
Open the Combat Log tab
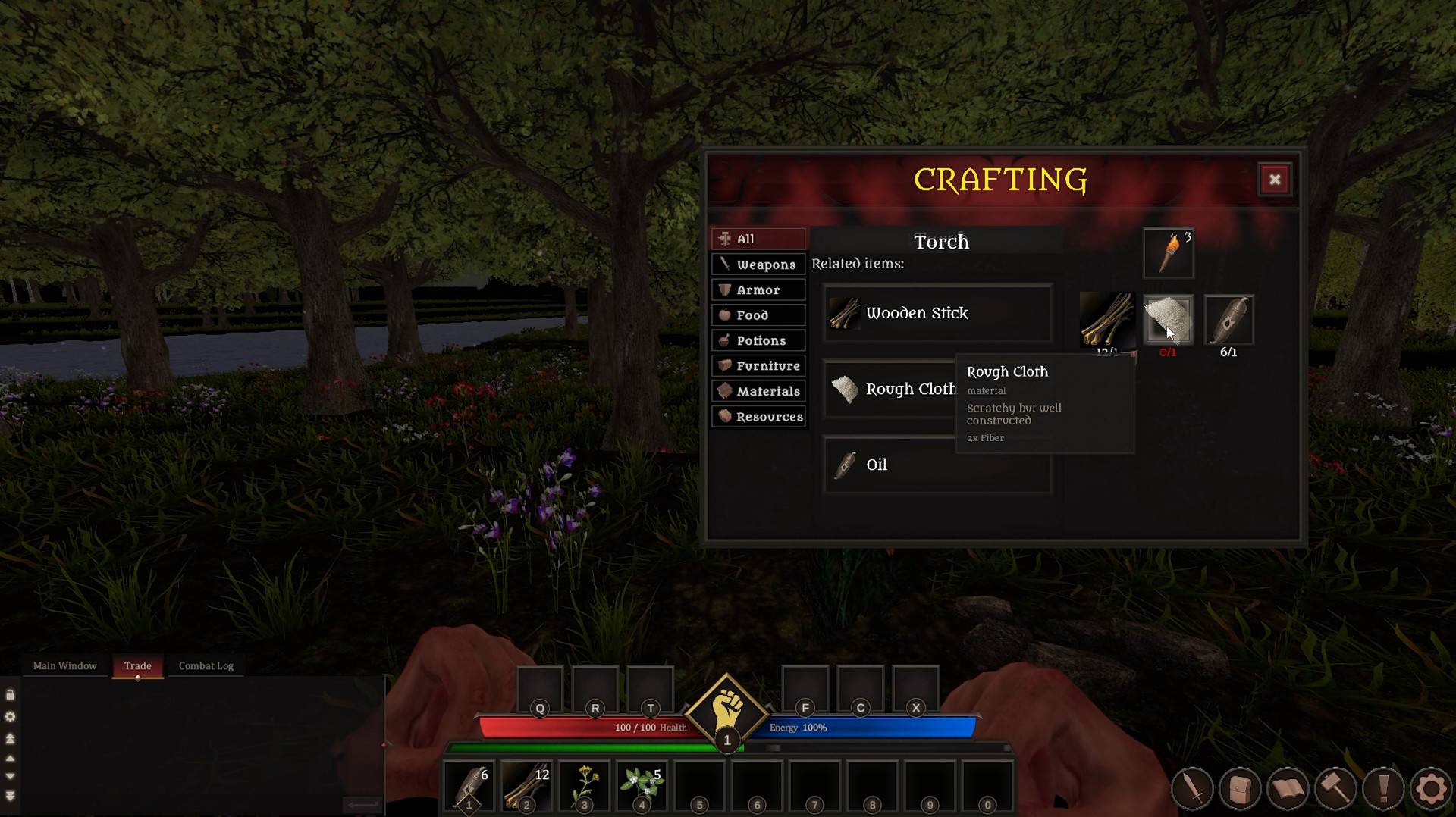[x=206, y=665]
